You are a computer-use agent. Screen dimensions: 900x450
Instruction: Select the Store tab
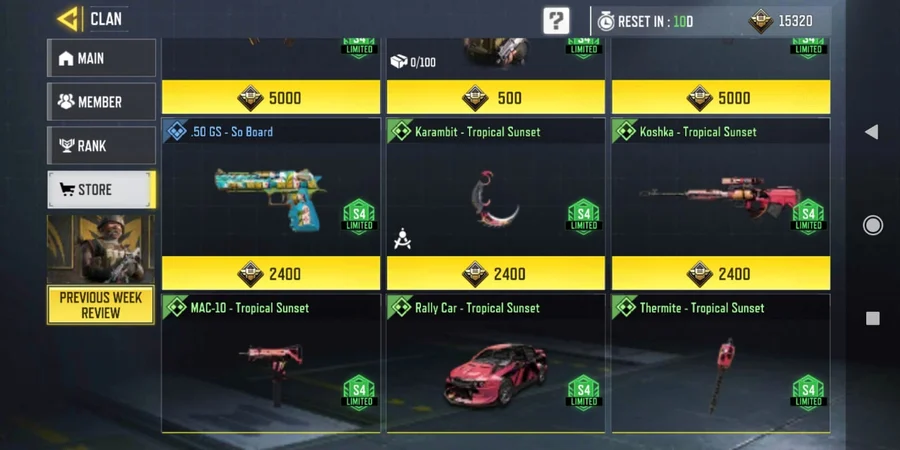(101, 190)
